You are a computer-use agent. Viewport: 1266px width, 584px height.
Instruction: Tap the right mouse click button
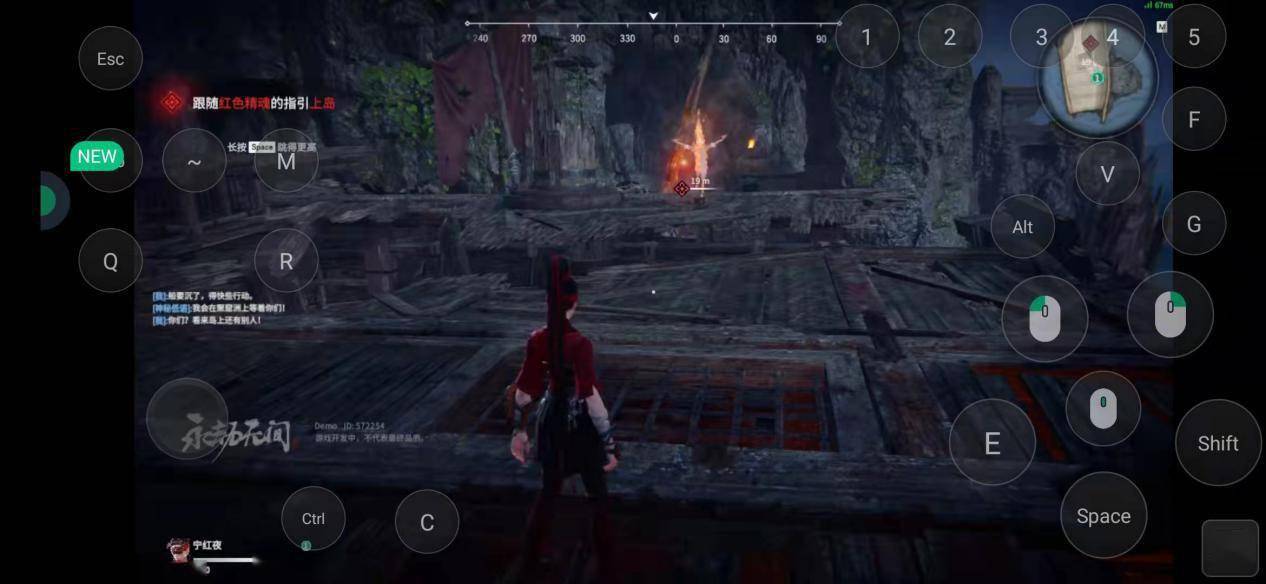pyautogui.click(x=1170, y=314)
